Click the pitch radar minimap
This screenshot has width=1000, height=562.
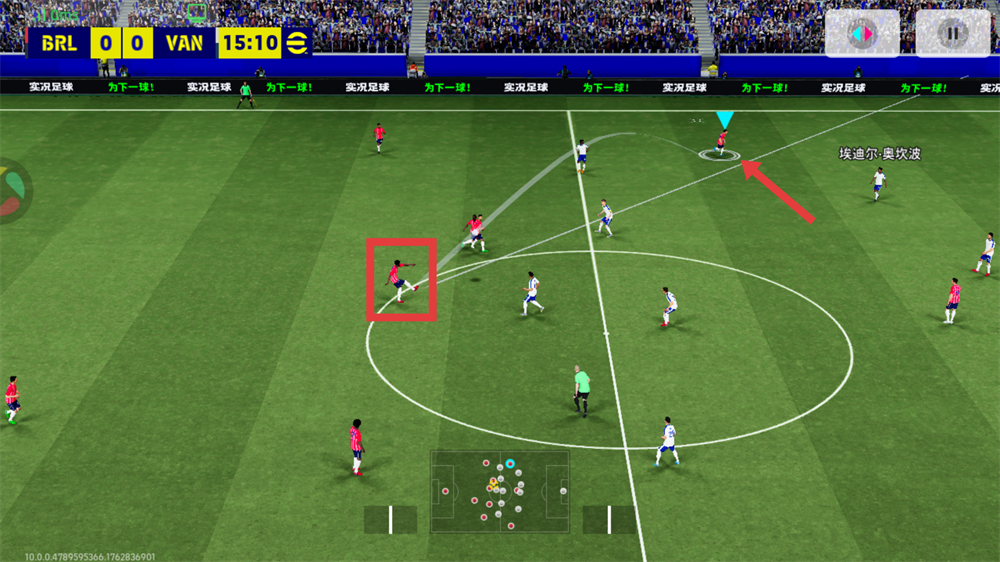click(499, 491)
